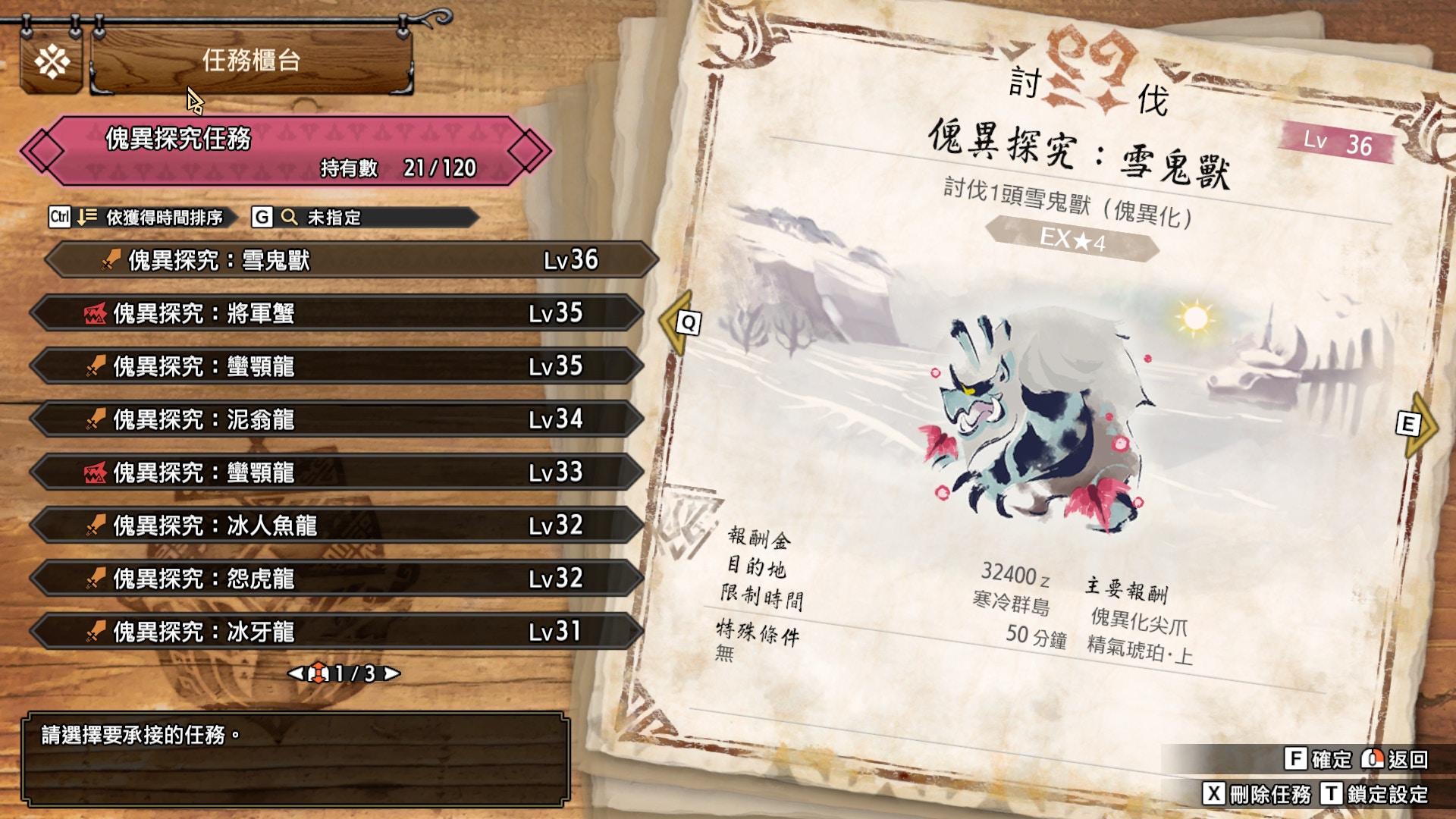The image size is (1456, 819).
Task: Go to the previous quest list page
Action: (x=295, y=673)
